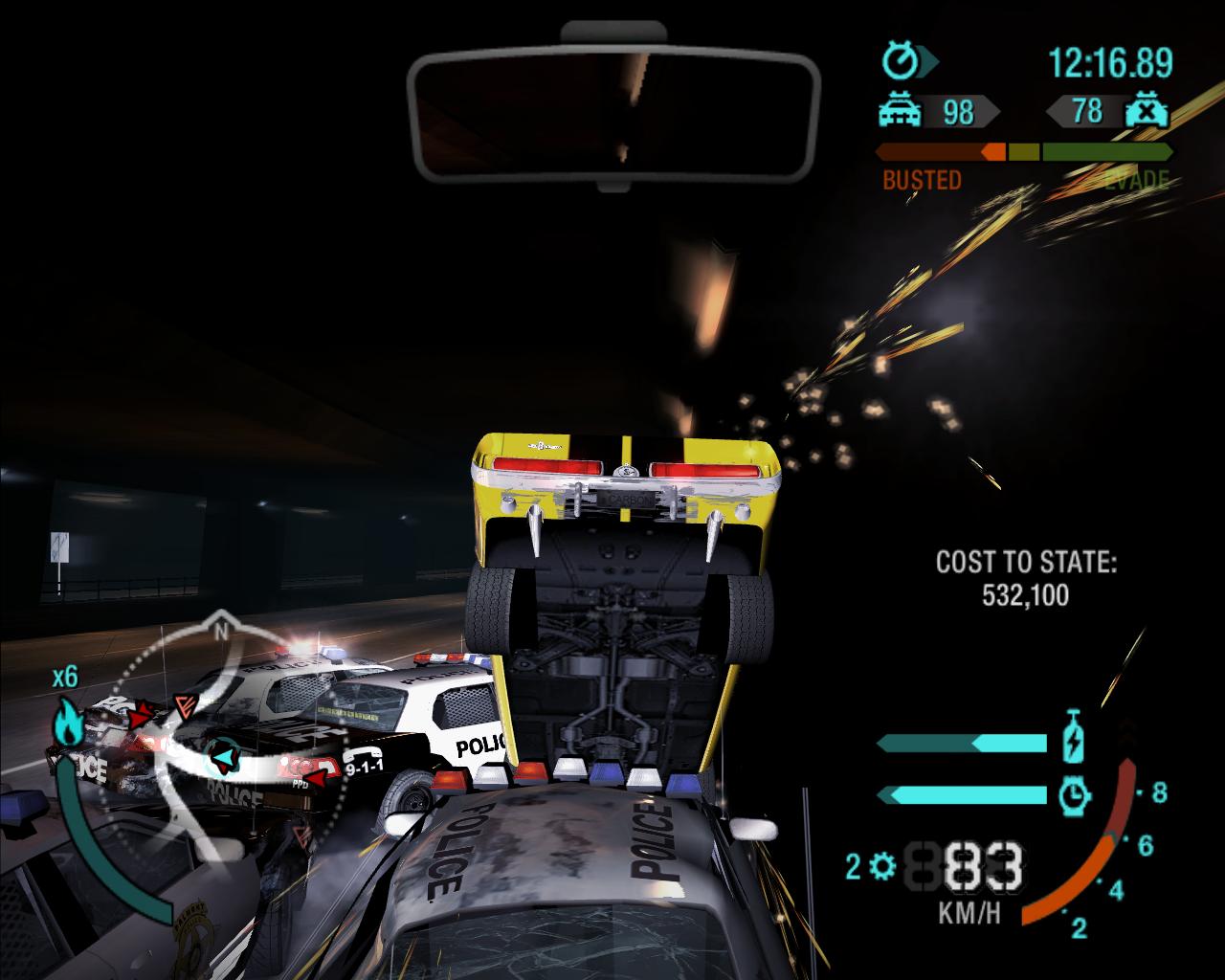Click the pursuit stopwatch icon
This screenshot has height=980, width=1225.
[x=902, y=62]
